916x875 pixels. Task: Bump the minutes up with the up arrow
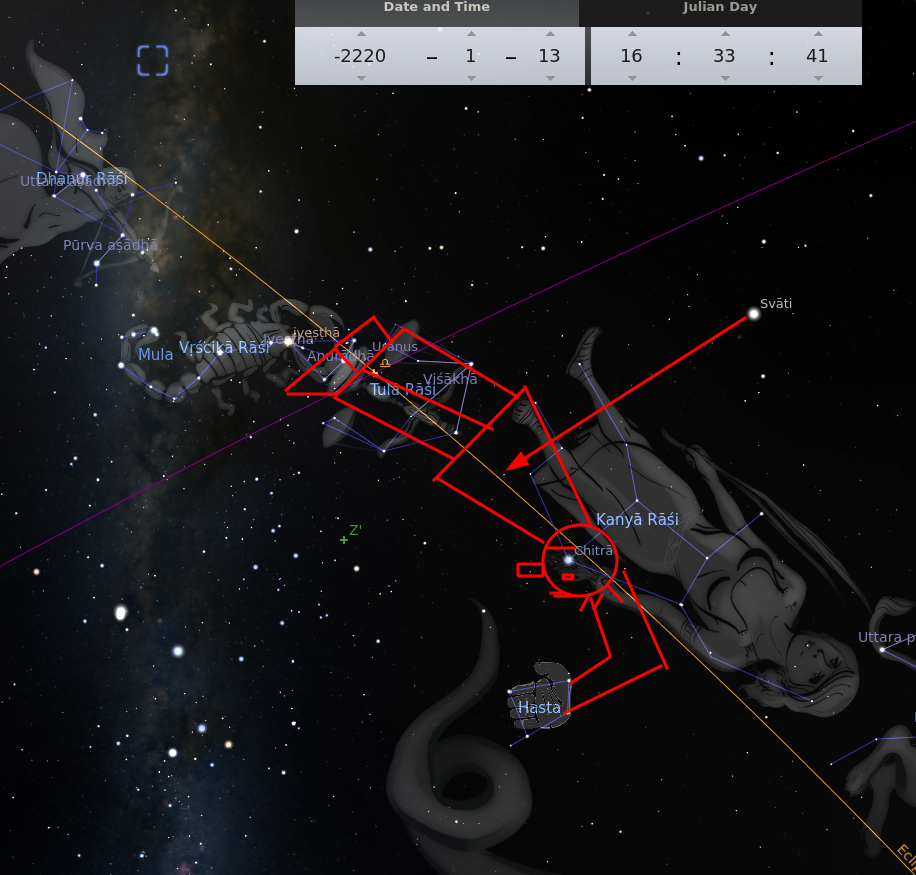[724, 34]
